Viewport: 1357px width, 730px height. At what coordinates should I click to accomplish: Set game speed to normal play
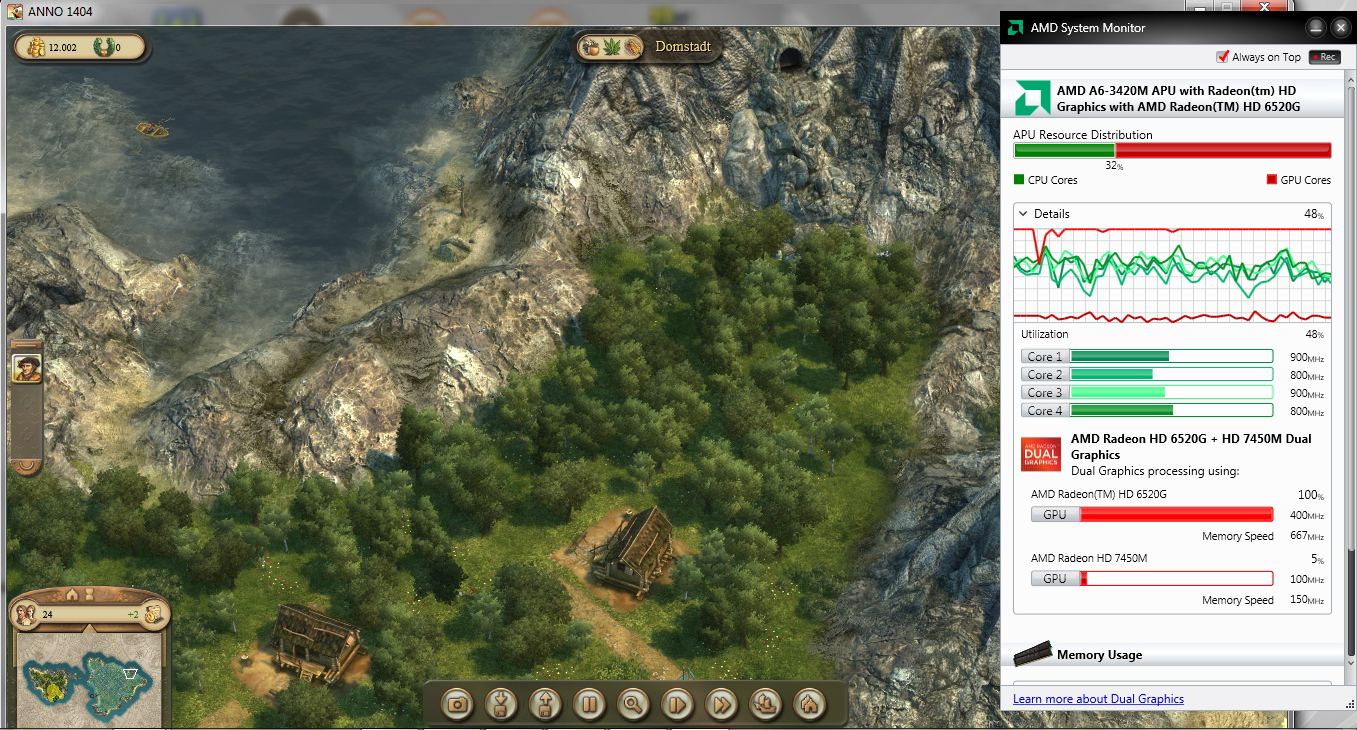click(677, 704)
